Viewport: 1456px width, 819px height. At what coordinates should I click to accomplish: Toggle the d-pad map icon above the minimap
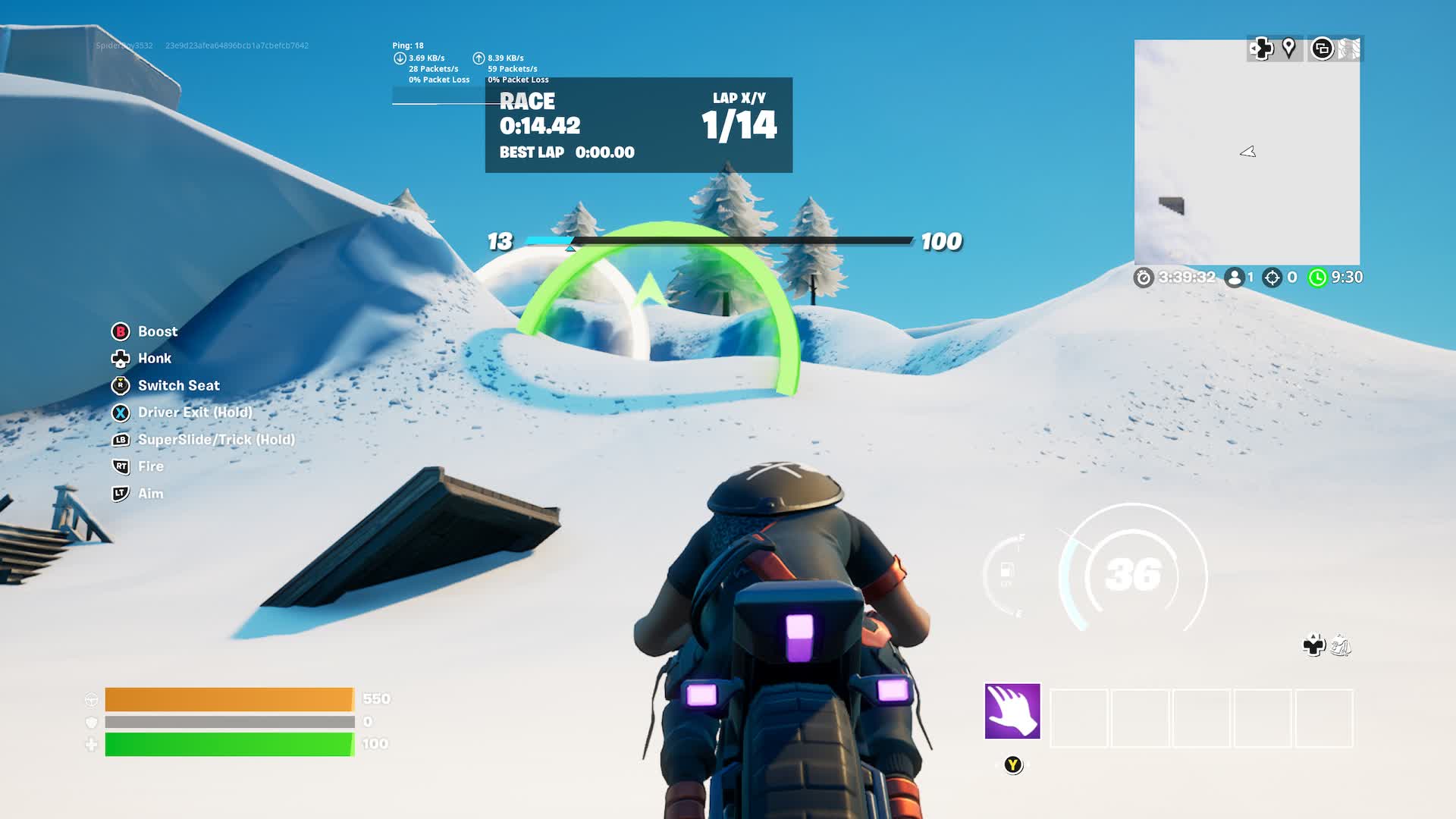(1261, 48)
